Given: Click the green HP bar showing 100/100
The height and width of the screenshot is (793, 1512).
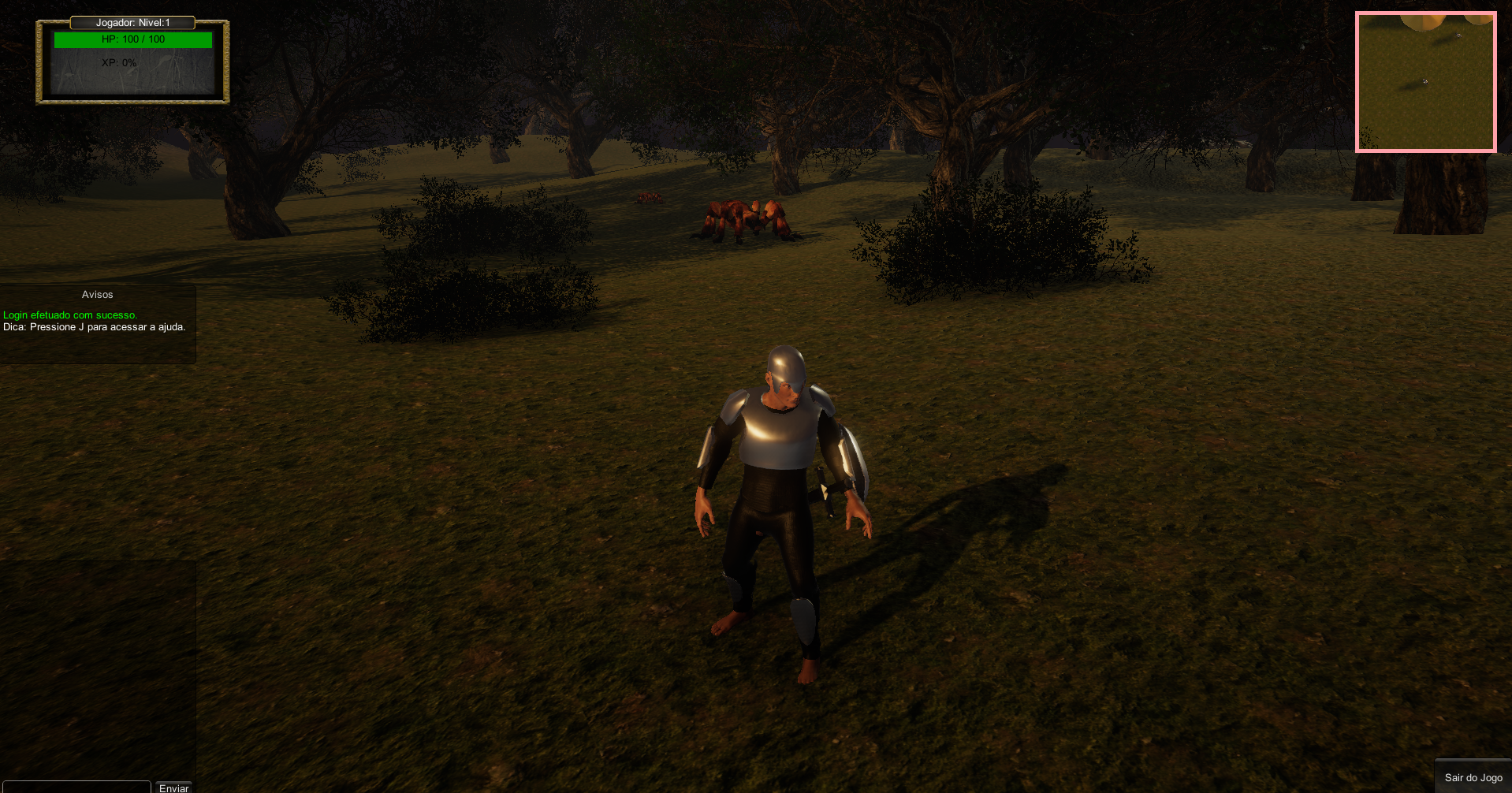Looking at the screenshot, I should coord(132,39).
